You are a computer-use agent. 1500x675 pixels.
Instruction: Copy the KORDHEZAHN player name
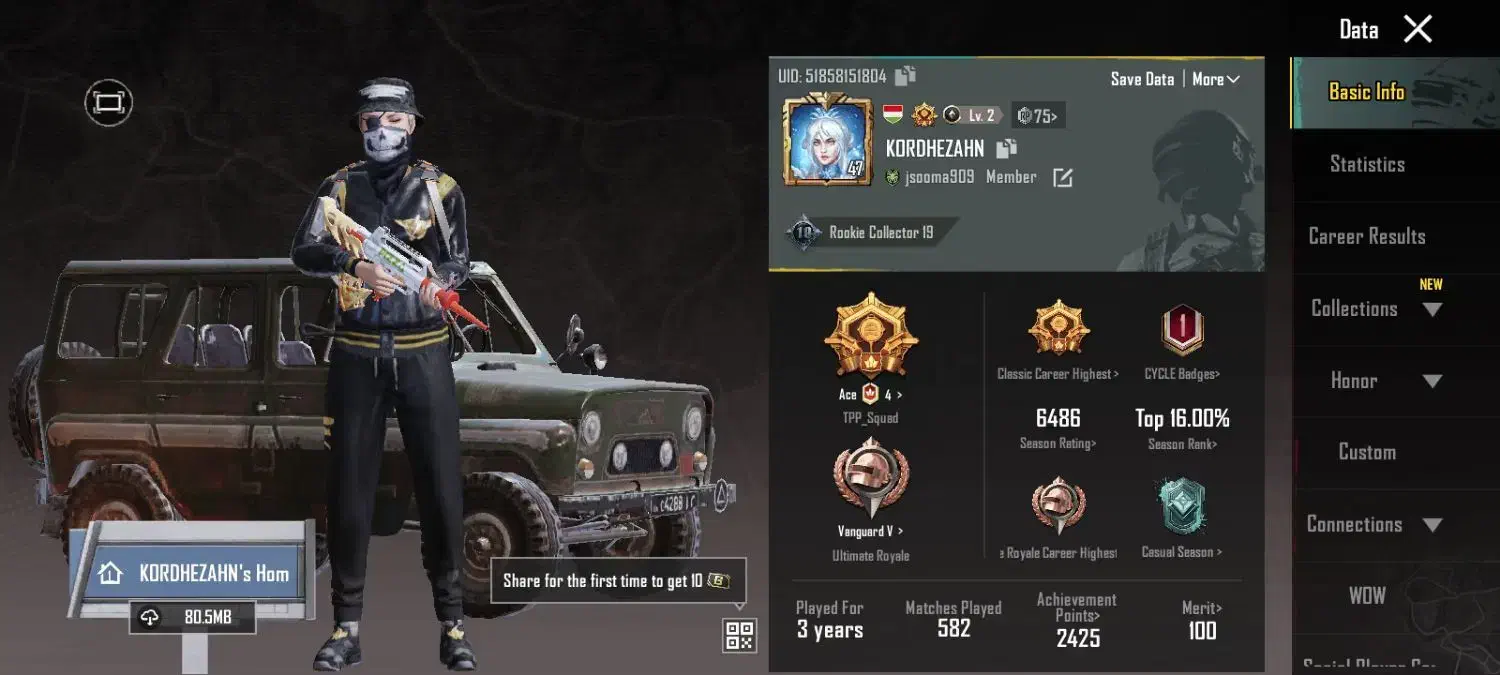1006,149
